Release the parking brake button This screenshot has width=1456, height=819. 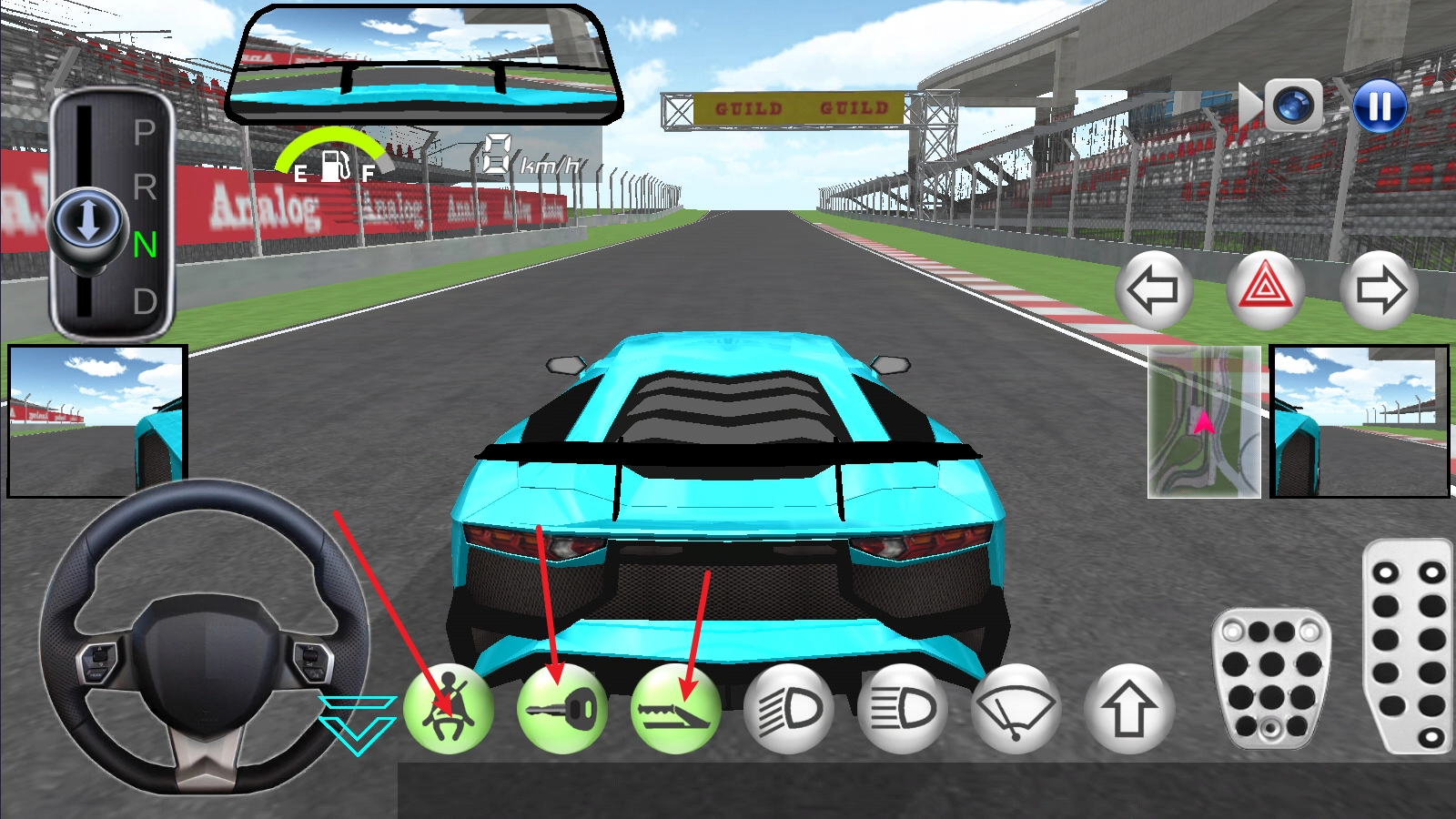tap(675, 709)
